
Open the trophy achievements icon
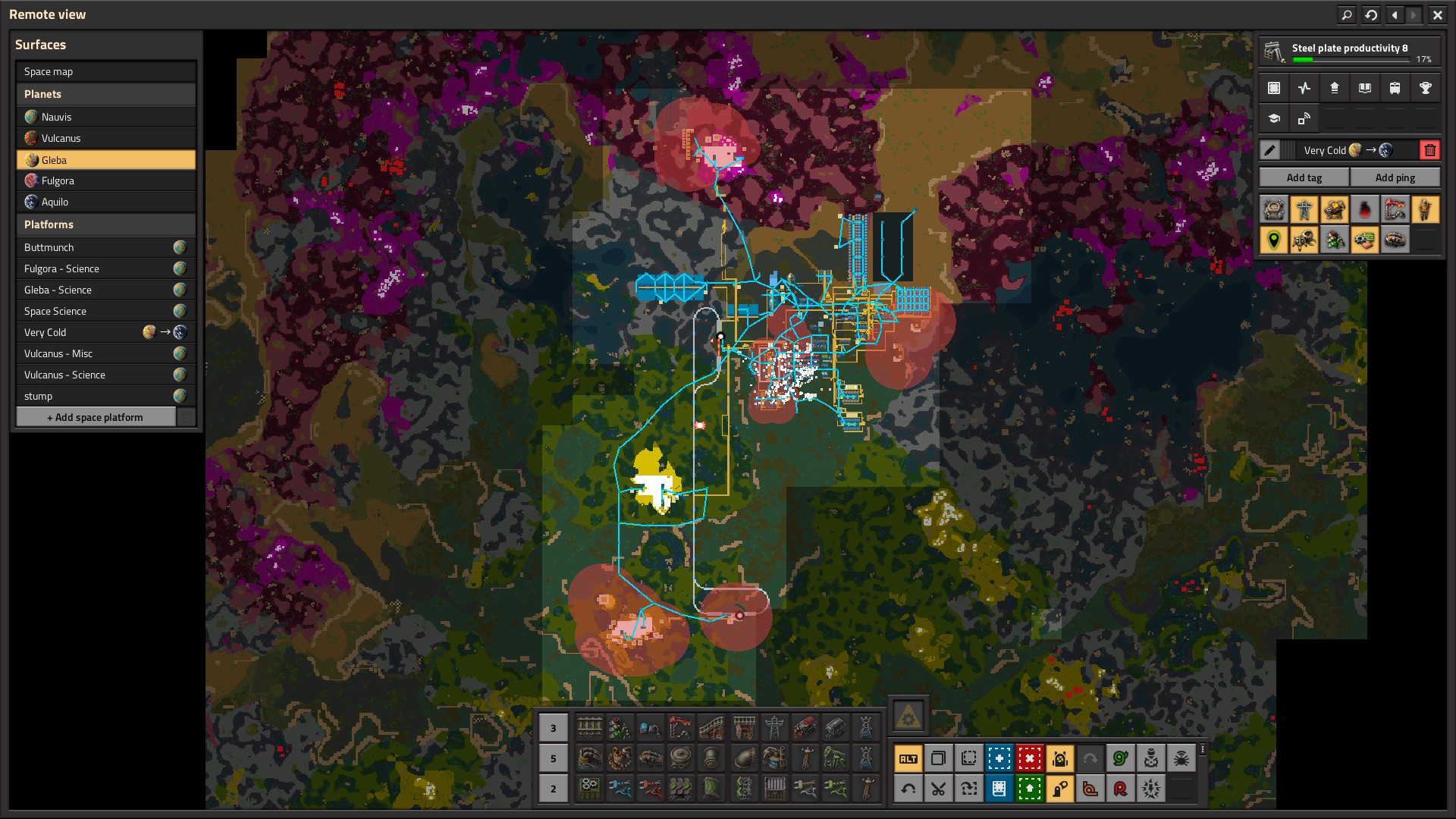pos(1425,88)
